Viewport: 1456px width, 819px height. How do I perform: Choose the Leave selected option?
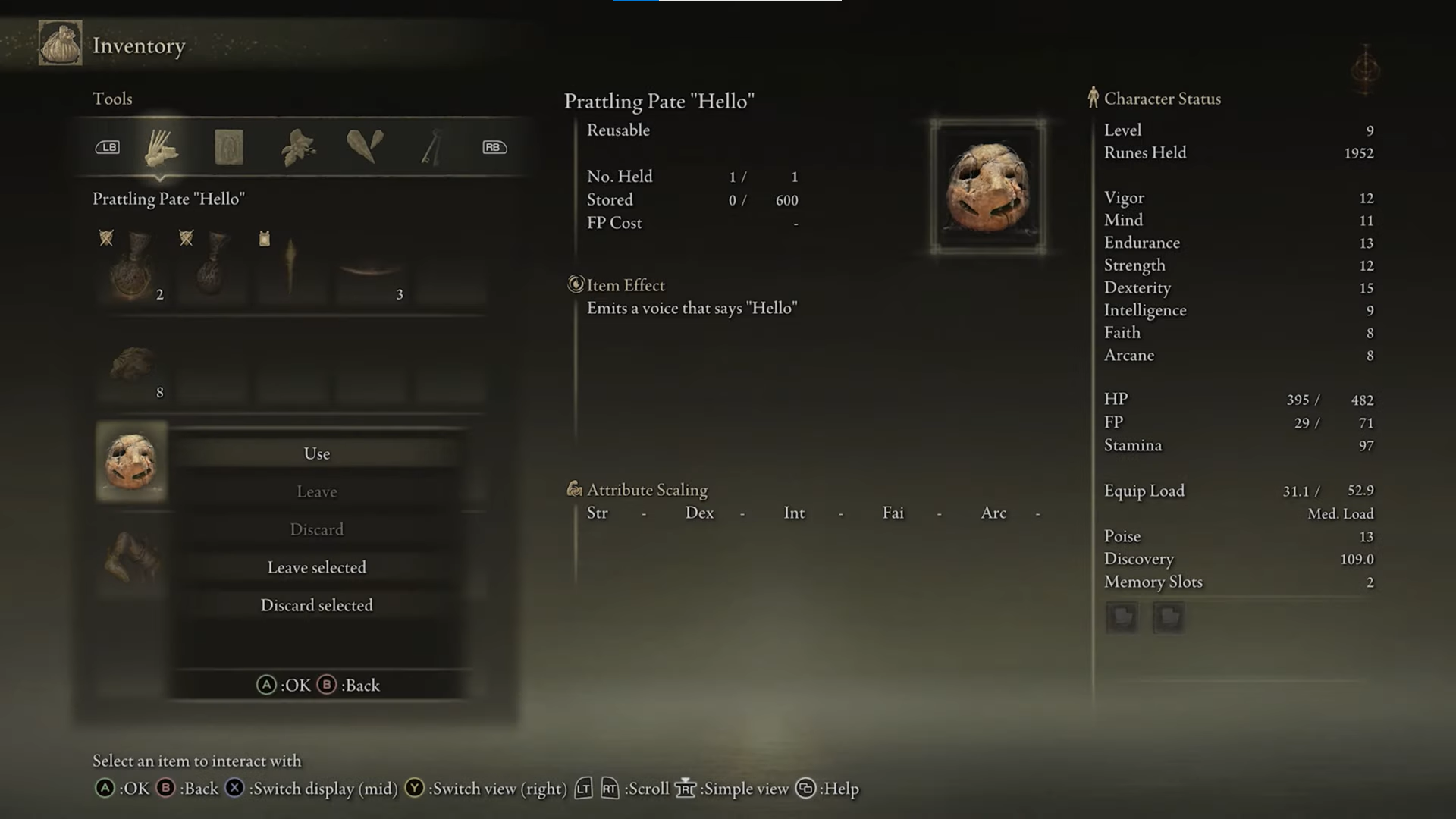316,567
